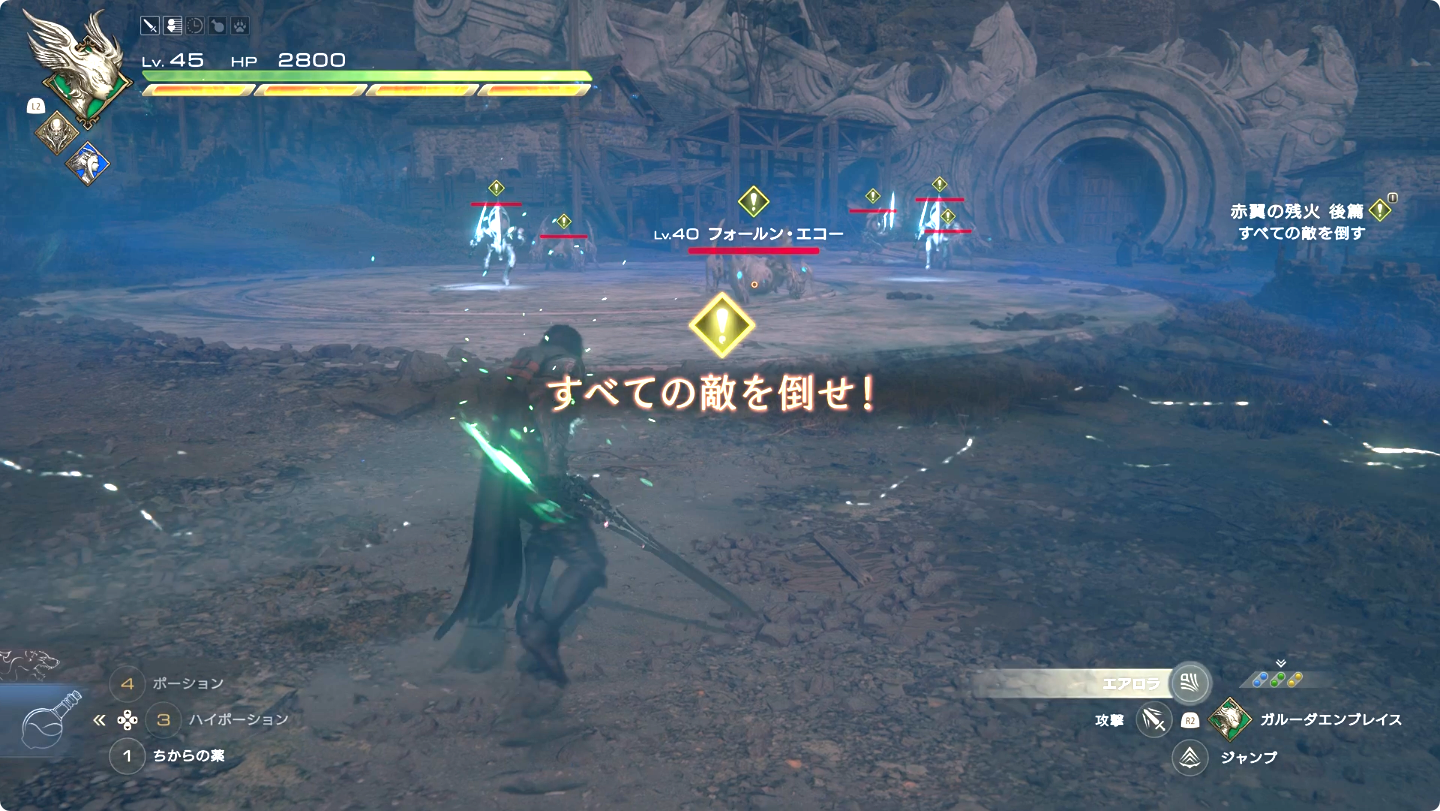Click the sword buff status icon
Image resolution: width=1440 pixels, height=811 pixels.
click(150, 27)
